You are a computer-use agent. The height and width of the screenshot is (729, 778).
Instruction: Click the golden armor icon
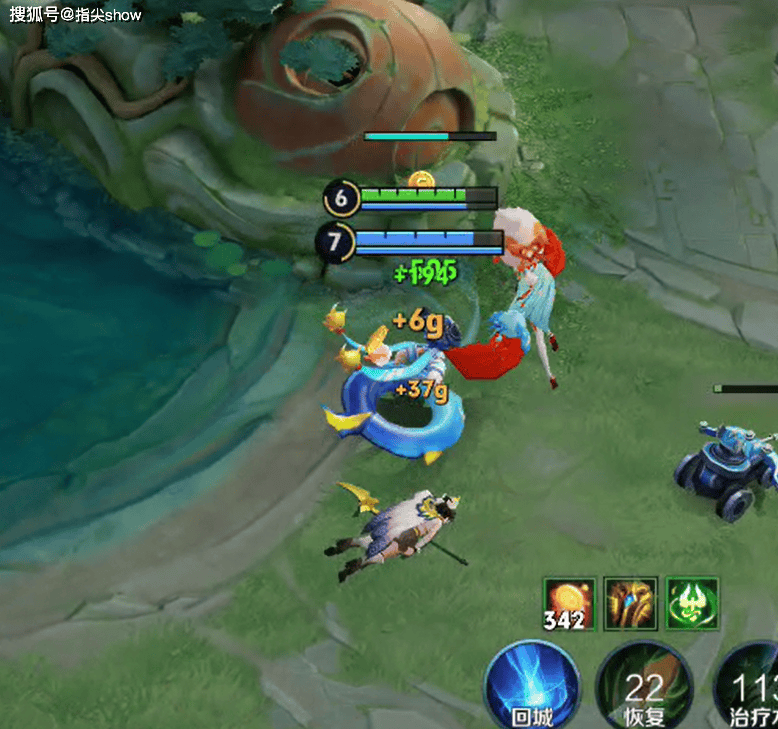pos(631,603)
